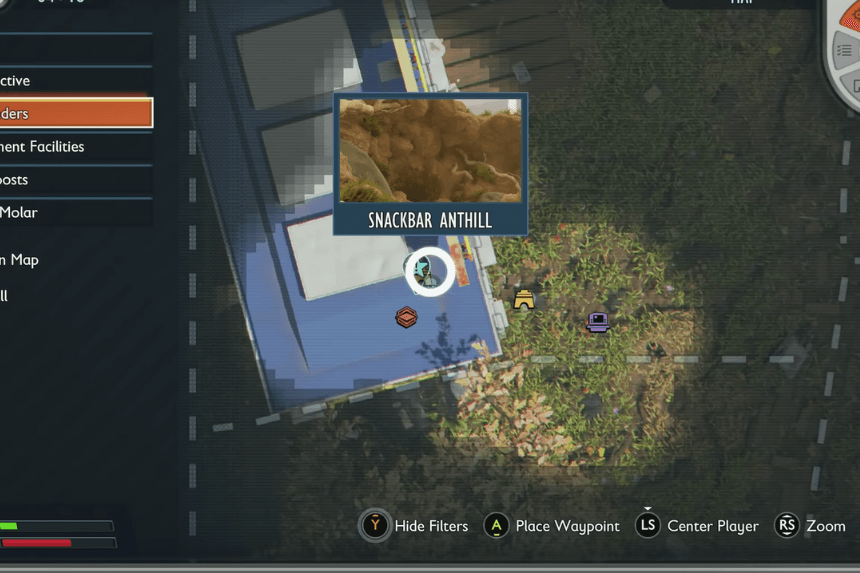Click the orange hexagonal crate marker

[x=406, y=317]
